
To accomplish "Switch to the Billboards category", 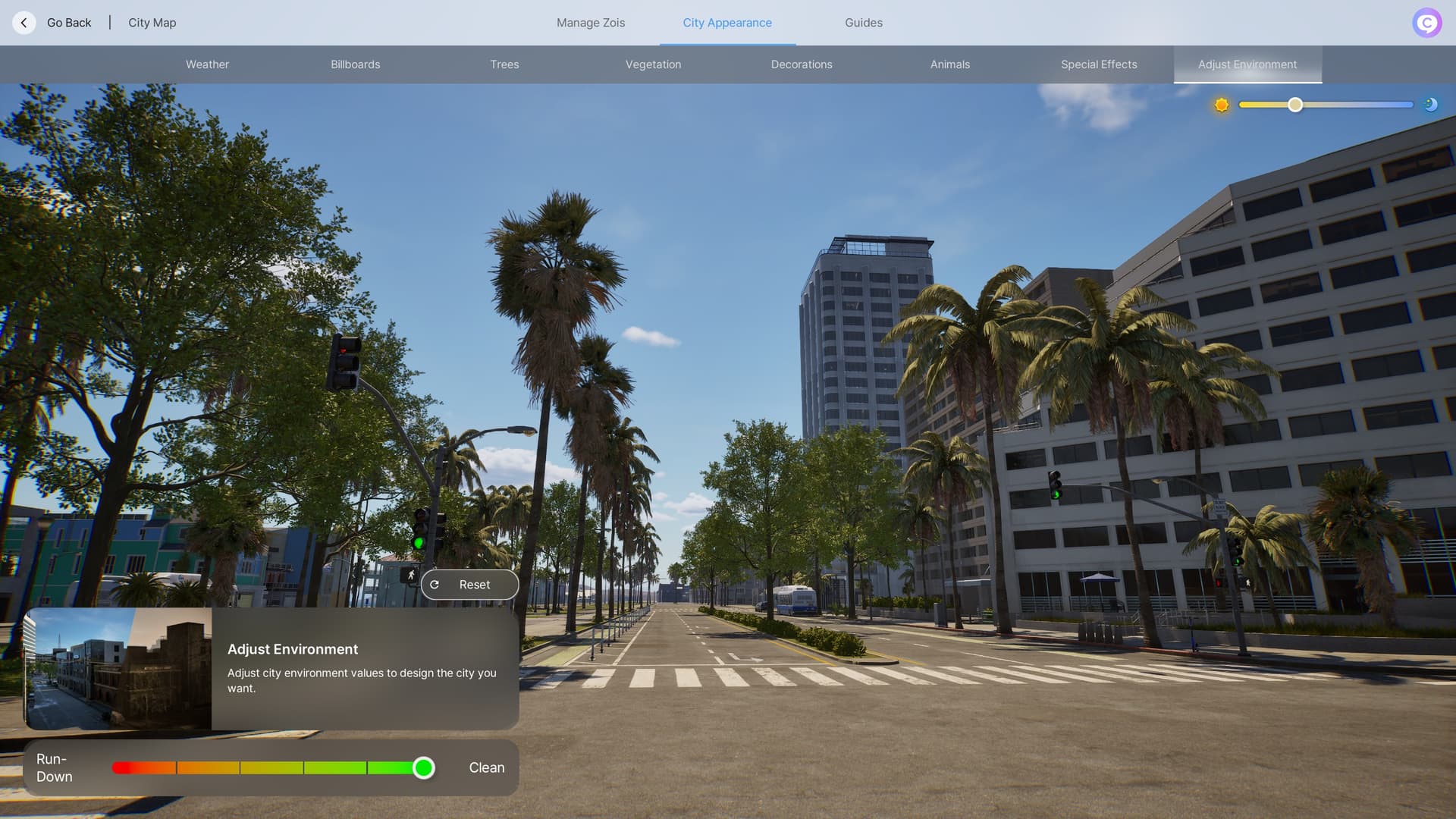I will coord(356,64).
